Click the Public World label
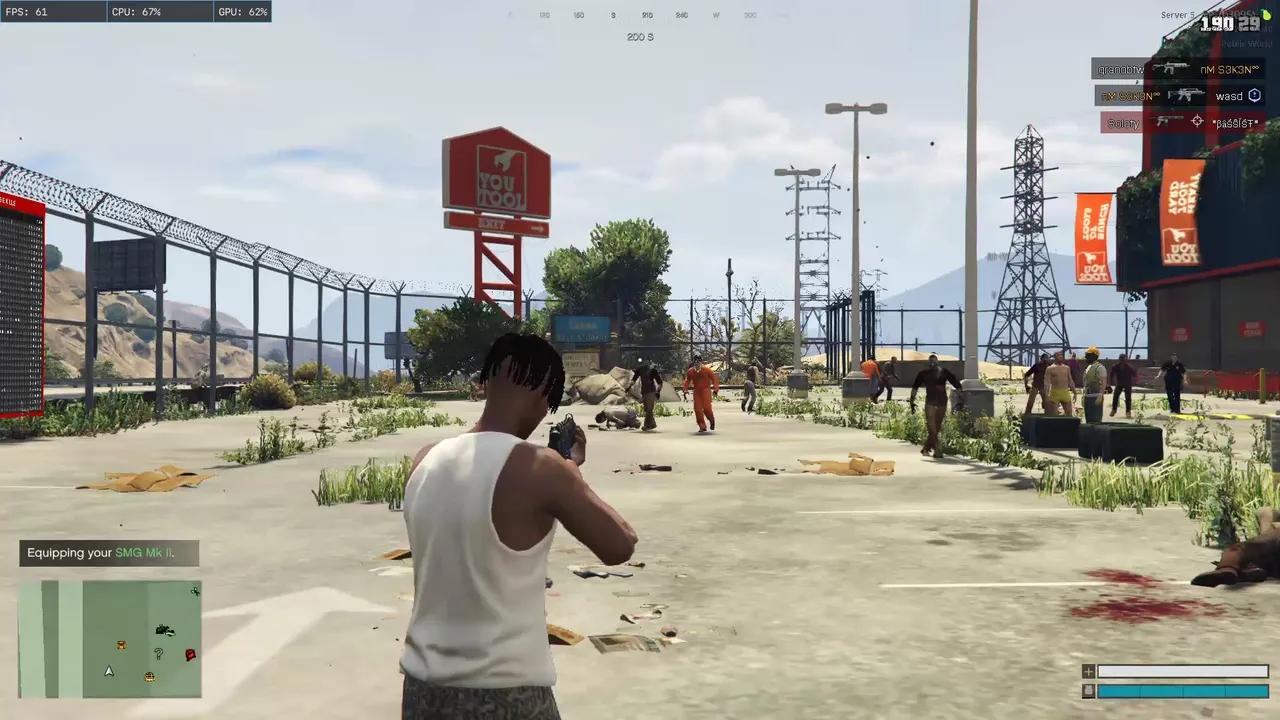The width and height of the screenshot is (1280, 720). [x=1247, y=43]
